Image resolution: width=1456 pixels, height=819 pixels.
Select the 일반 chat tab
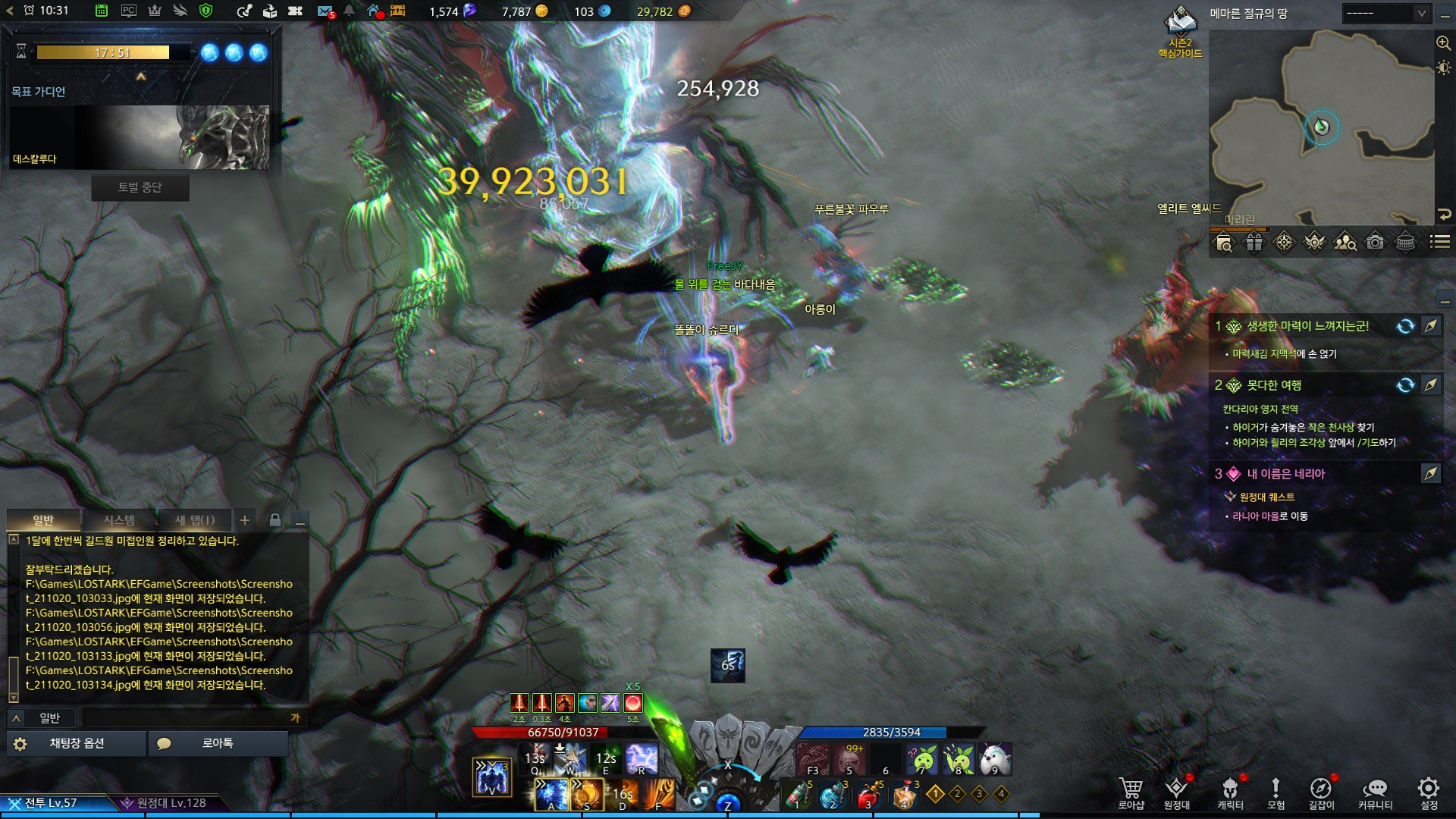click(x=43, y=520)
